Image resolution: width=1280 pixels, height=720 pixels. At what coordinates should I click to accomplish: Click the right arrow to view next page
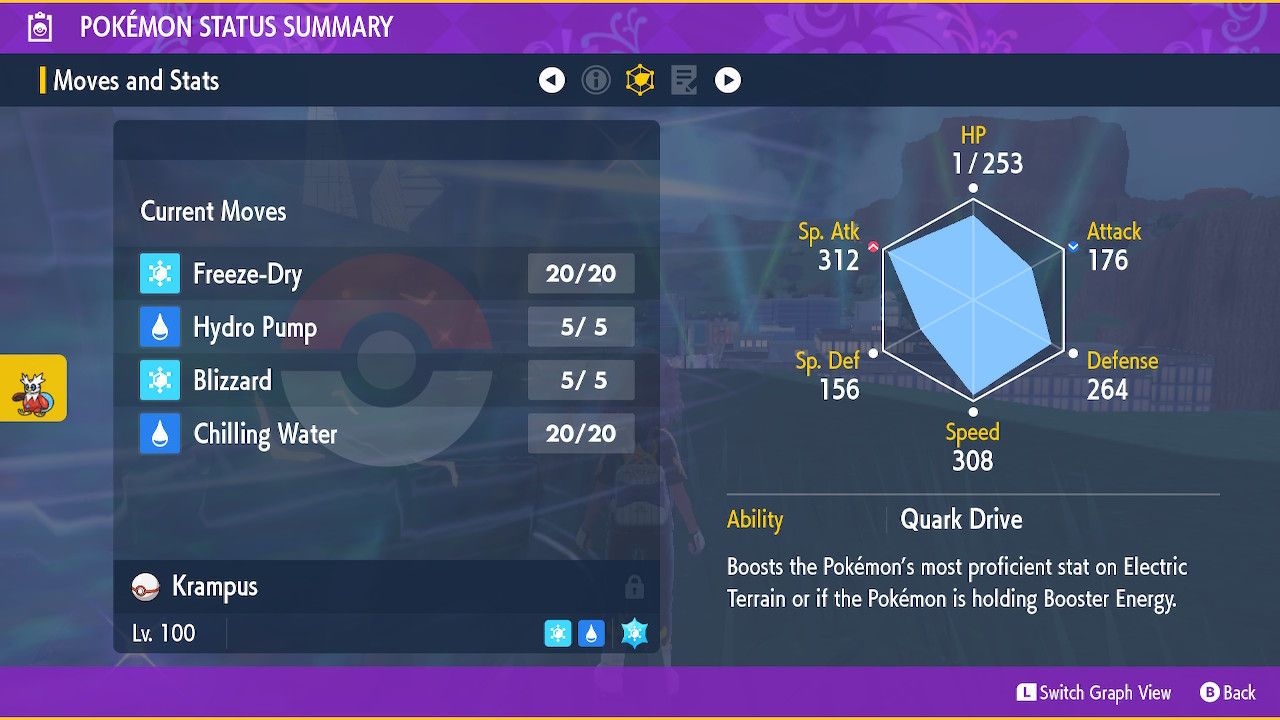tap(728, 79)
